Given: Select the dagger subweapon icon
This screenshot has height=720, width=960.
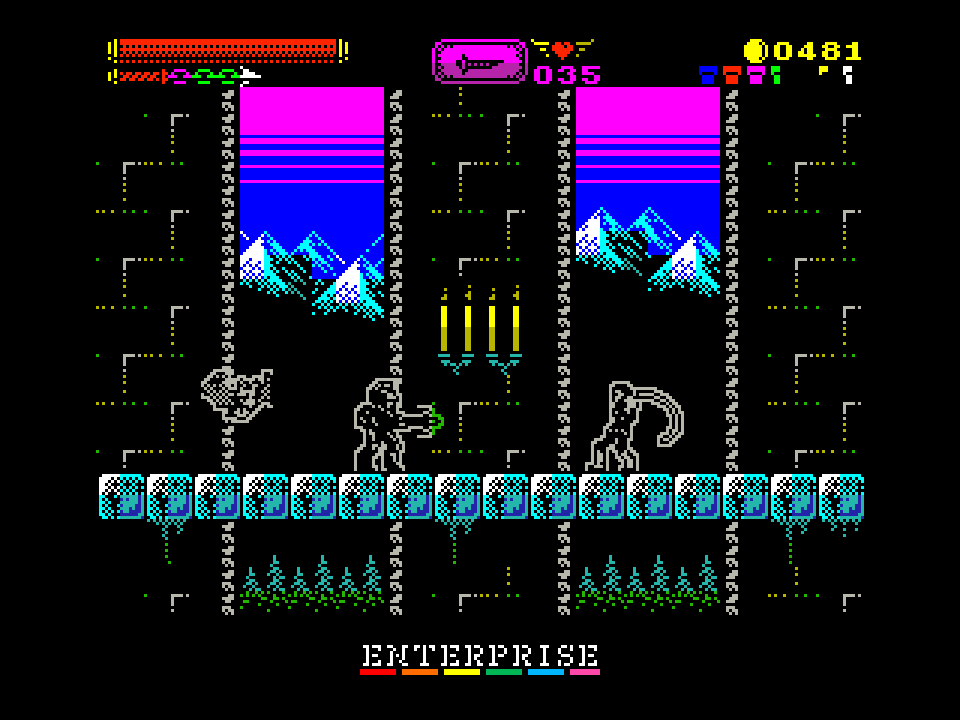Looking at the screenshot, I should point(479,62).
